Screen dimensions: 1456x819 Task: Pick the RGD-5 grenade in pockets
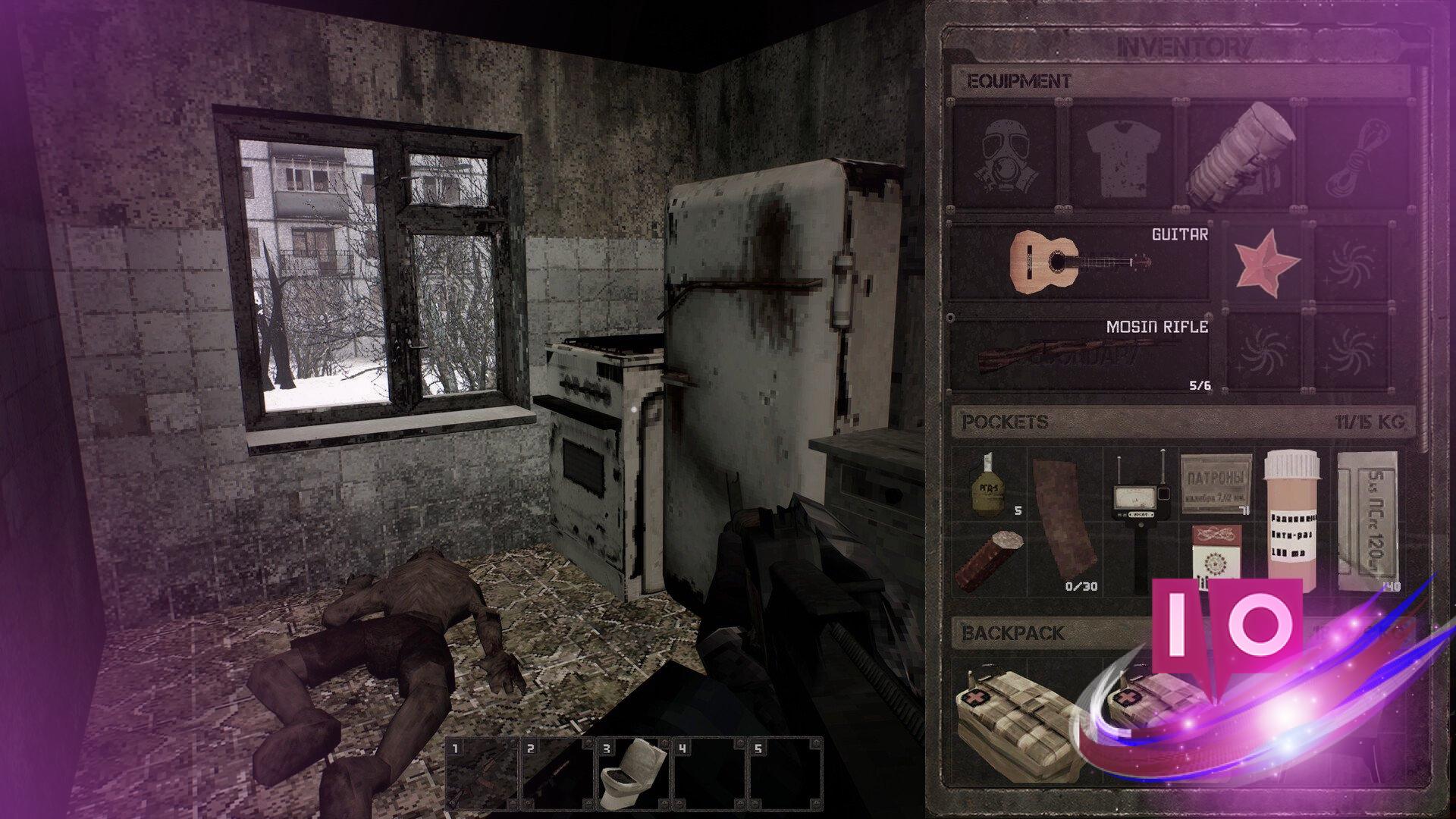click(x=989, y=484)
